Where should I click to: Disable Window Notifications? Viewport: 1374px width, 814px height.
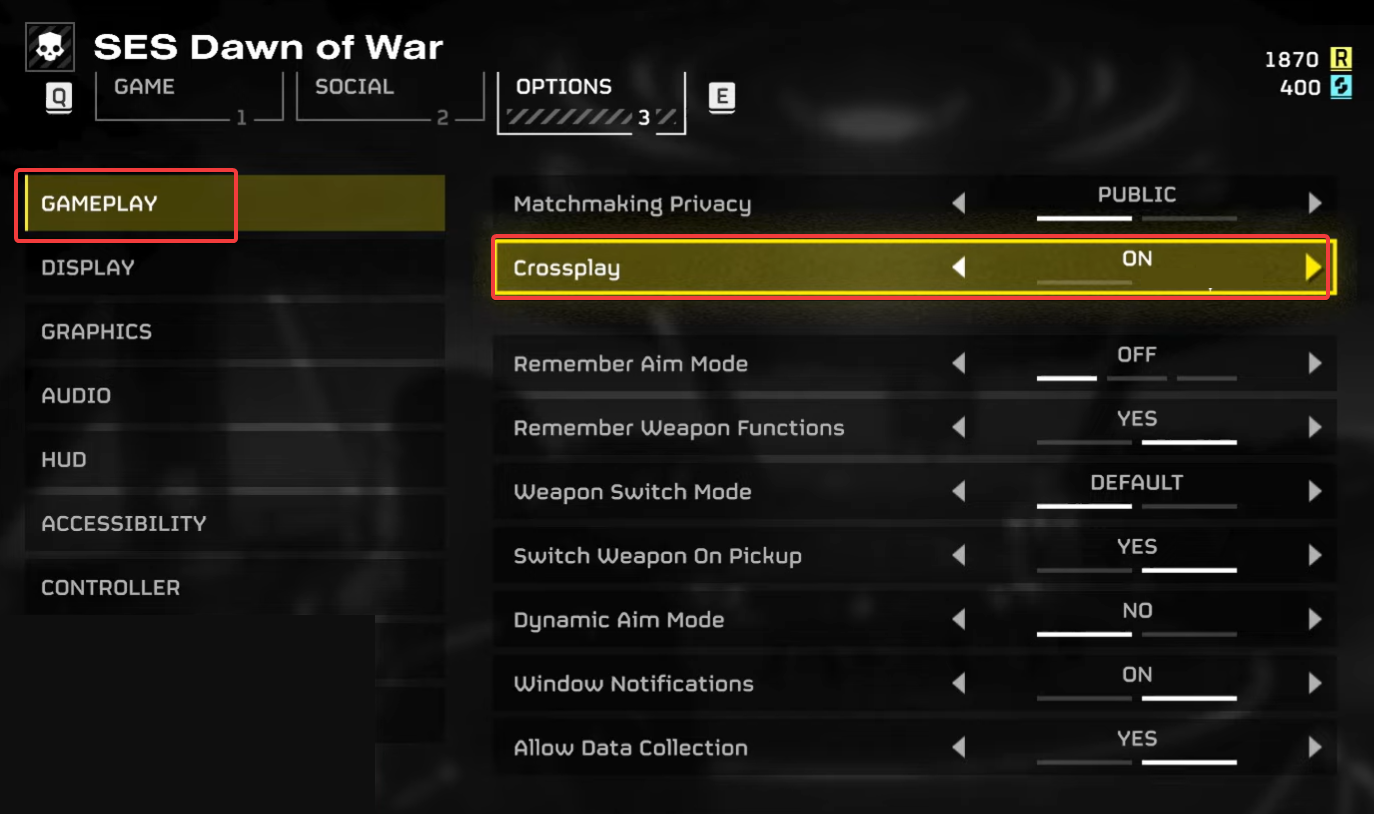pyautogui.click(x=959, y=683)
